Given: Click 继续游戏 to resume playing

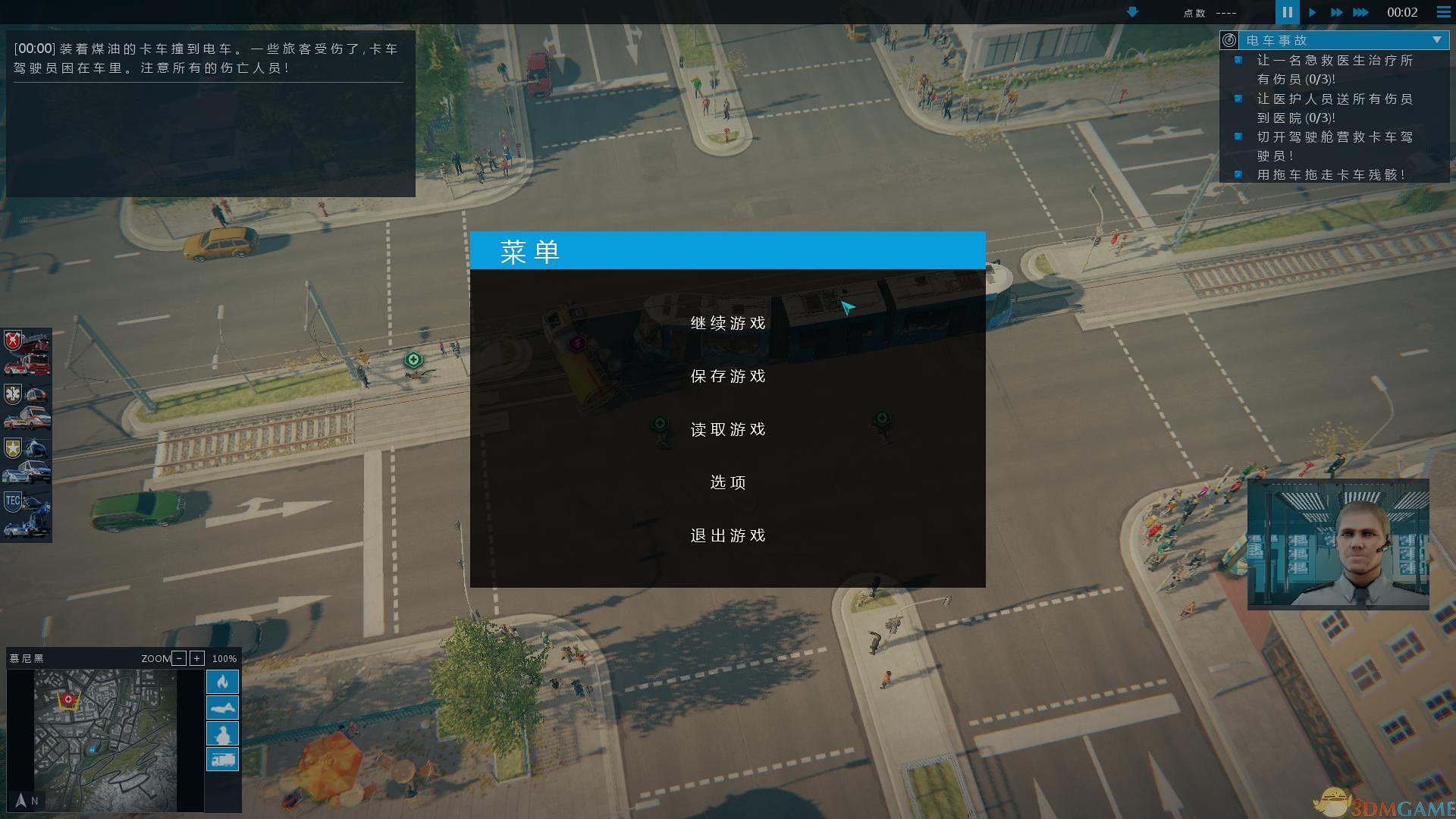Looking at the screenshot, I should click(727, 322).
